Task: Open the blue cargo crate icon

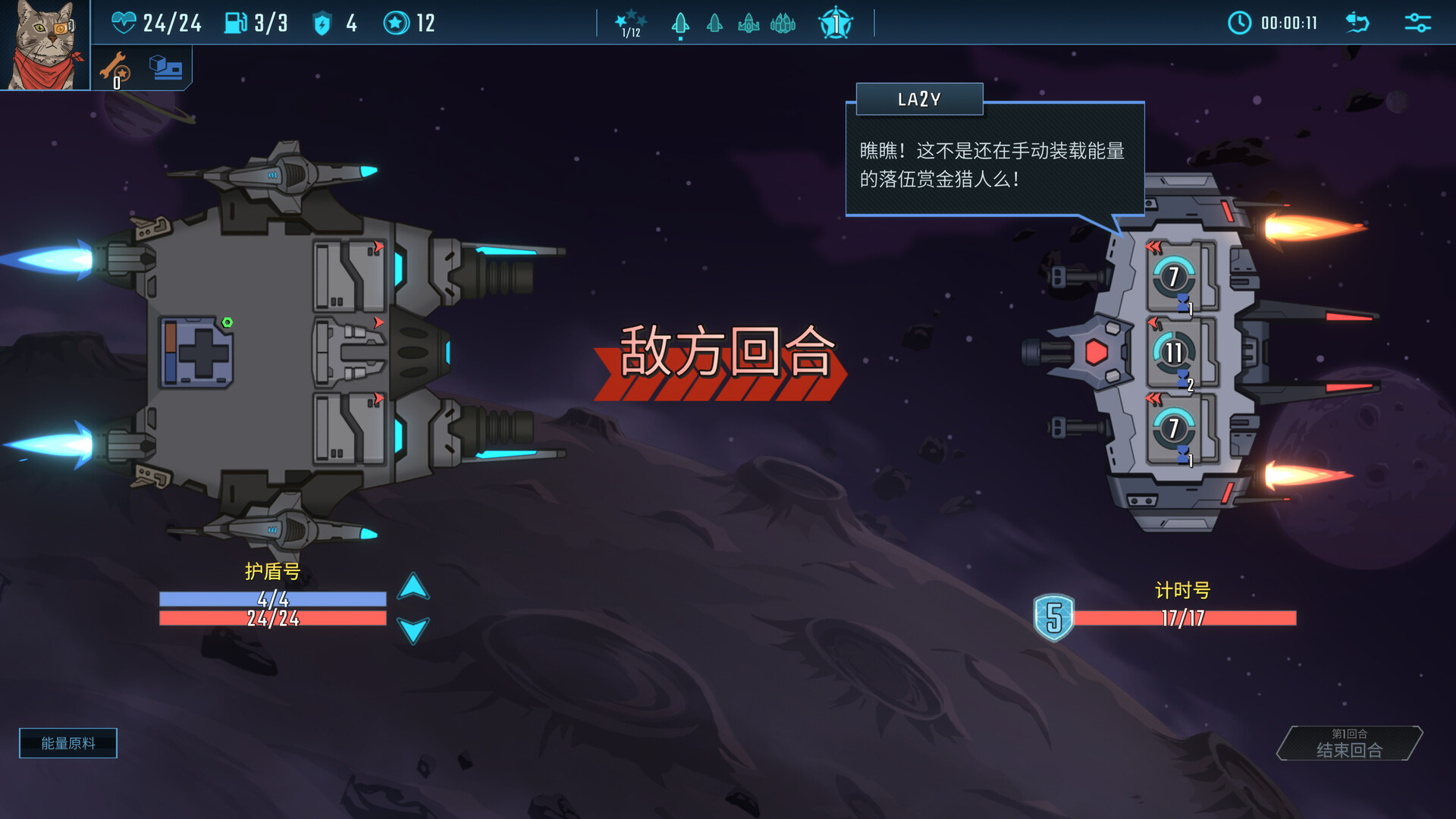Action: pyautogui.click(x=165, y=67)
